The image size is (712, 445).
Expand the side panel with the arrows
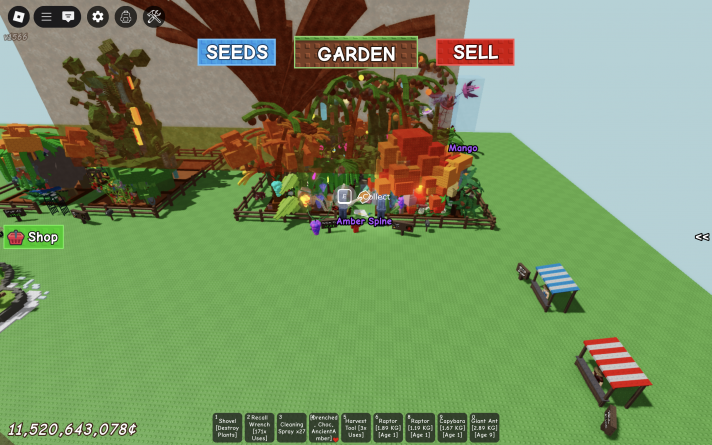pyautogui.click(x=702, y=237)
